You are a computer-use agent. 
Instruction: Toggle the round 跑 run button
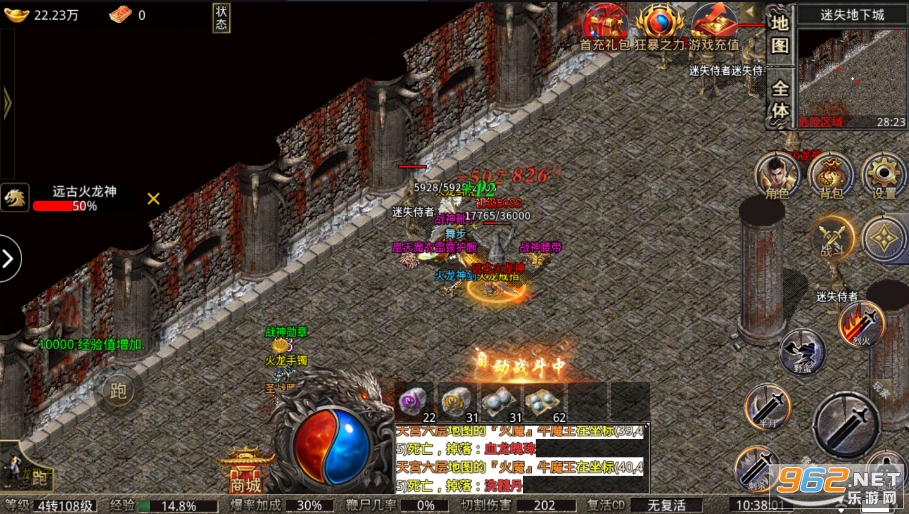(x=117, y=391)
